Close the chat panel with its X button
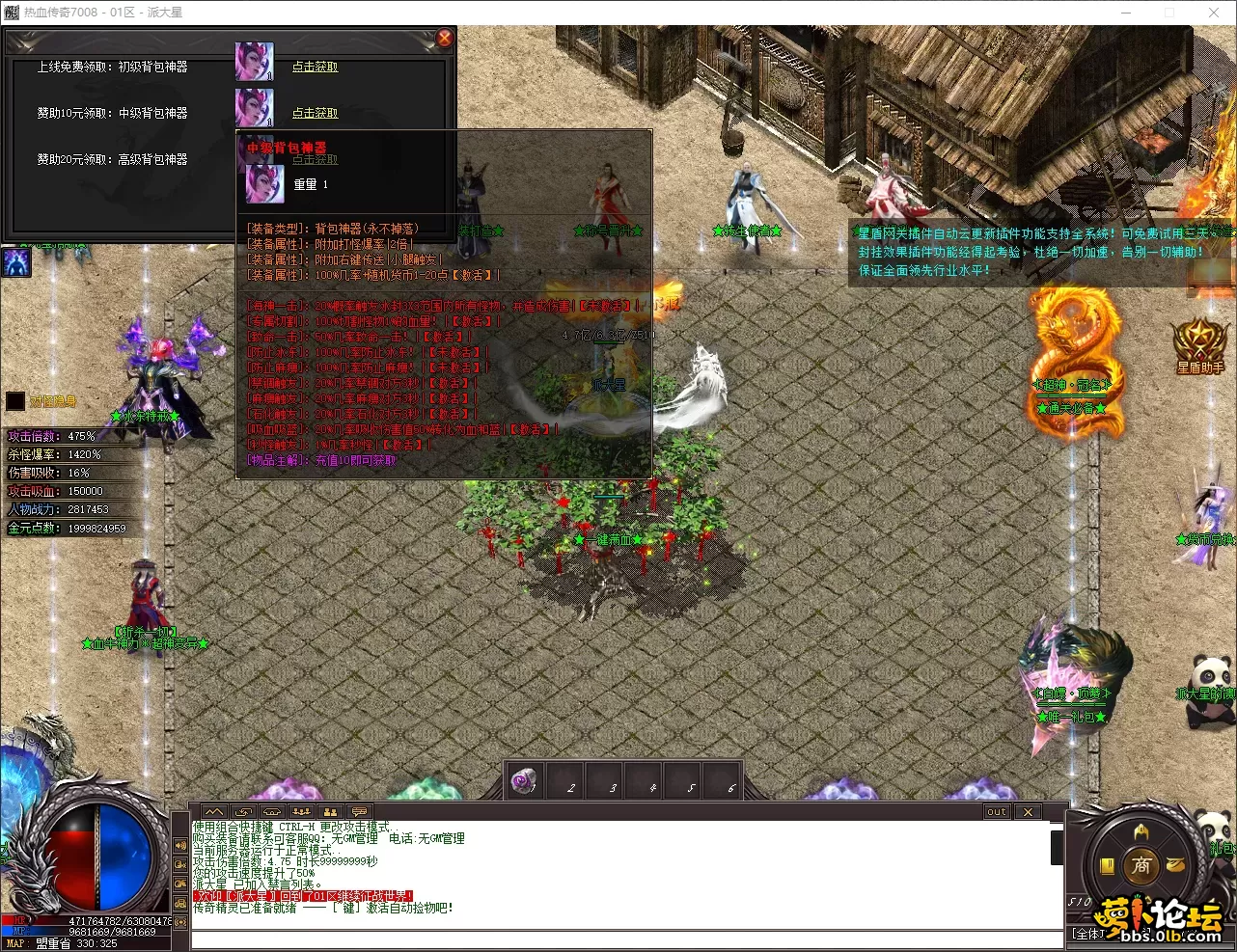Viewport: 1237px width, 952px height. (x=1028, y=812)
